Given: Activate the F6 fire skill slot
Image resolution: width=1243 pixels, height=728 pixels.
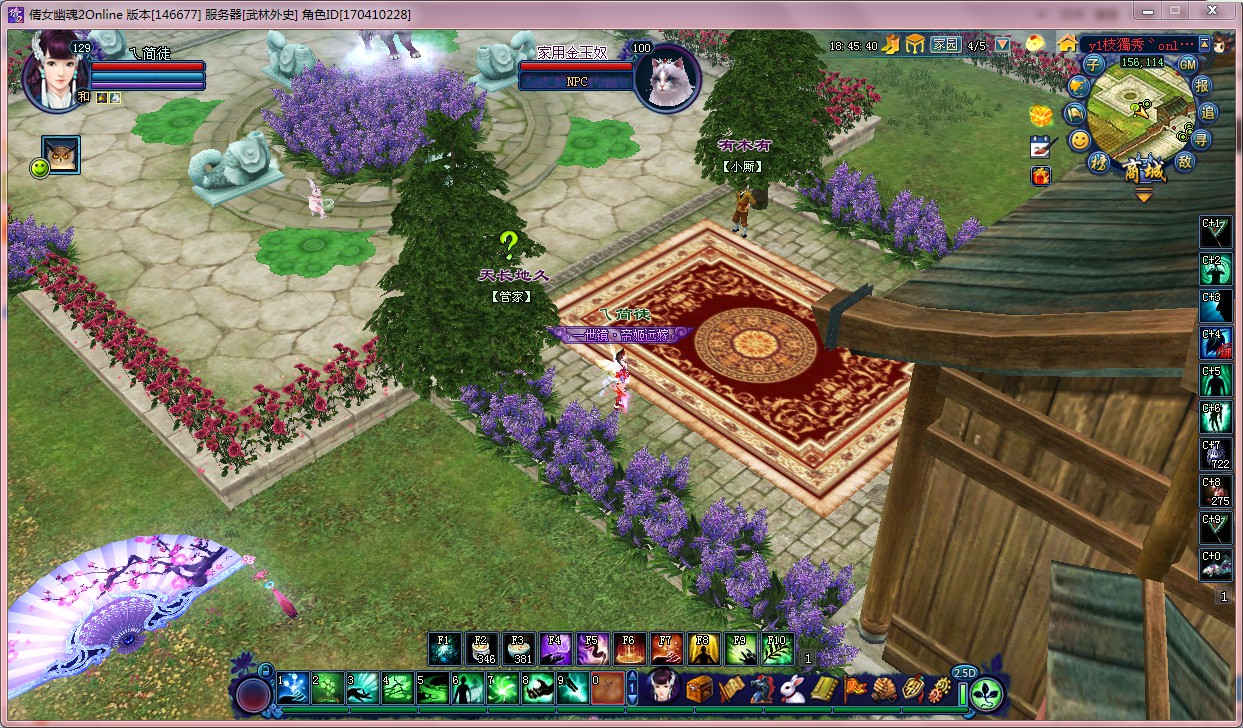Looking at the screenshot, I should 629,650.
